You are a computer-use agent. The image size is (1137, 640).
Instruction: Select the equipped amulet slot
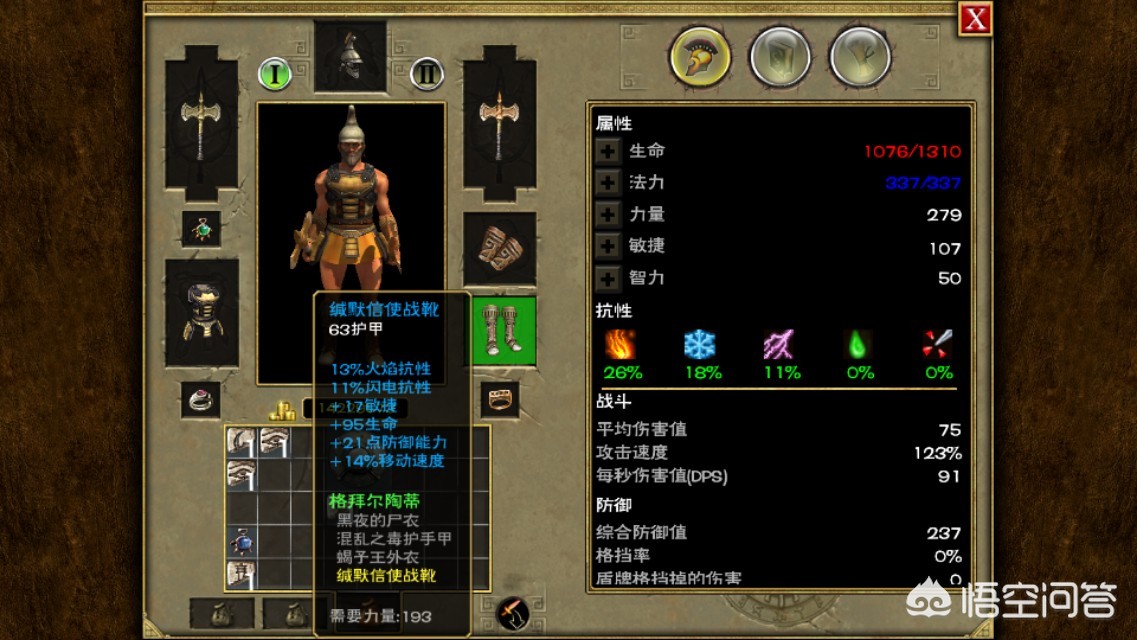point(201,229)
